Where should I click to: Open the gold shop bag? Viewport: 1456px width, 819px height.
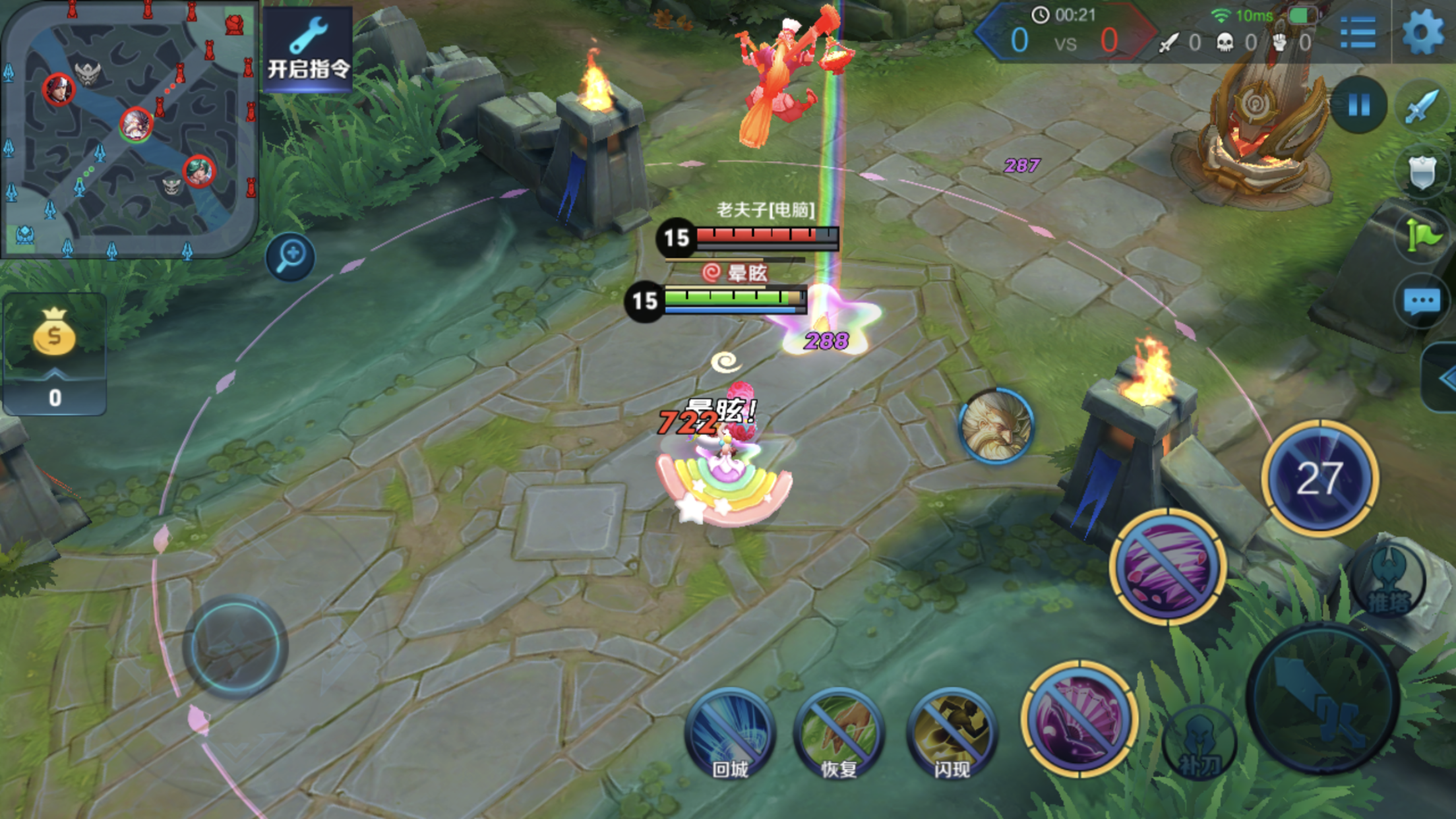pyautogui.click(x=54, y=333)
